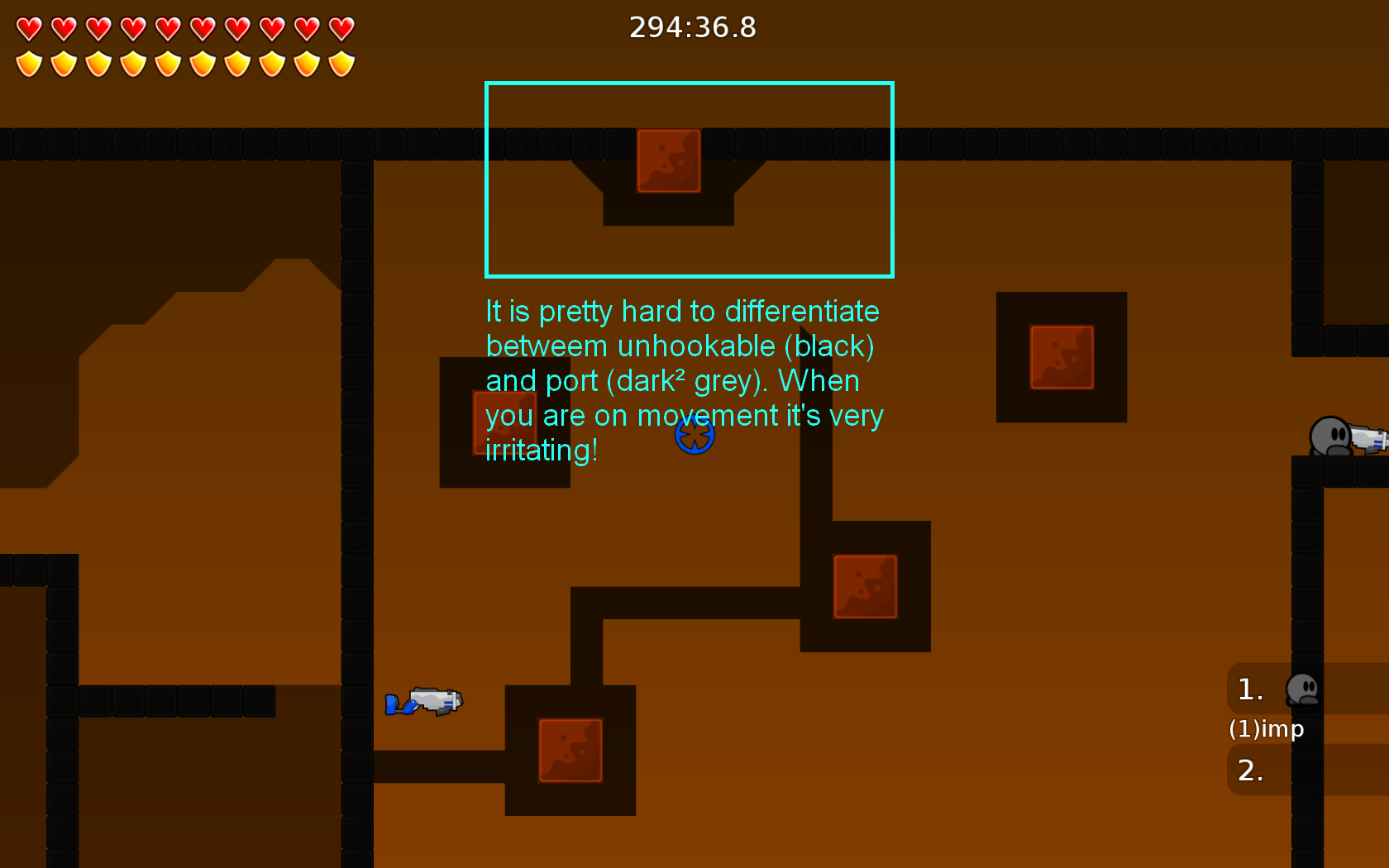Click the fifth heart in the health bar
Image resolution: width=1389 pixels, height=868 pixels.
click(x=168, y=26)
